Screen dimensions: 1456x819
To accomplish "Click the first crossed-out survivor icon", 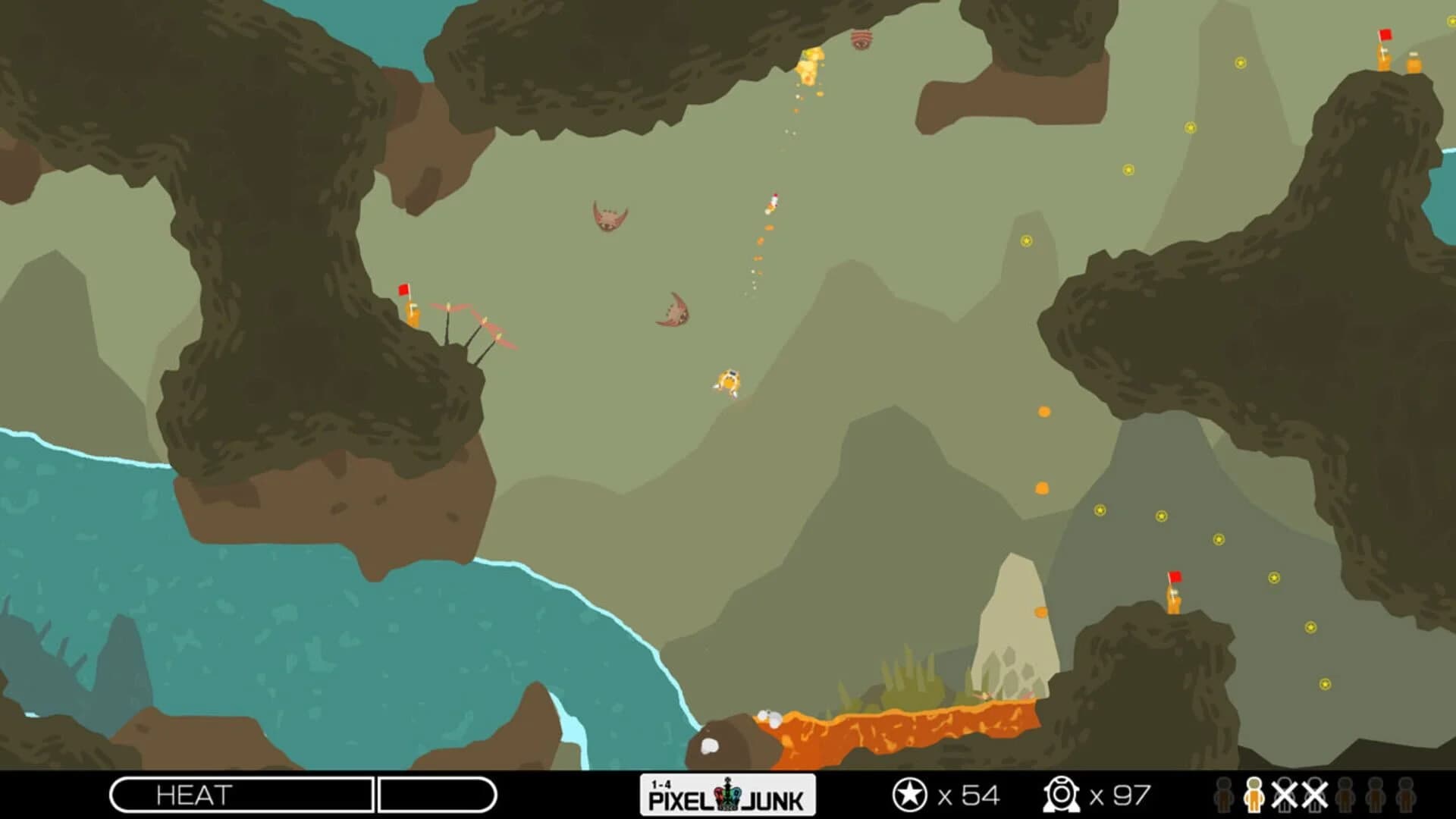I will coord(1285,795).
